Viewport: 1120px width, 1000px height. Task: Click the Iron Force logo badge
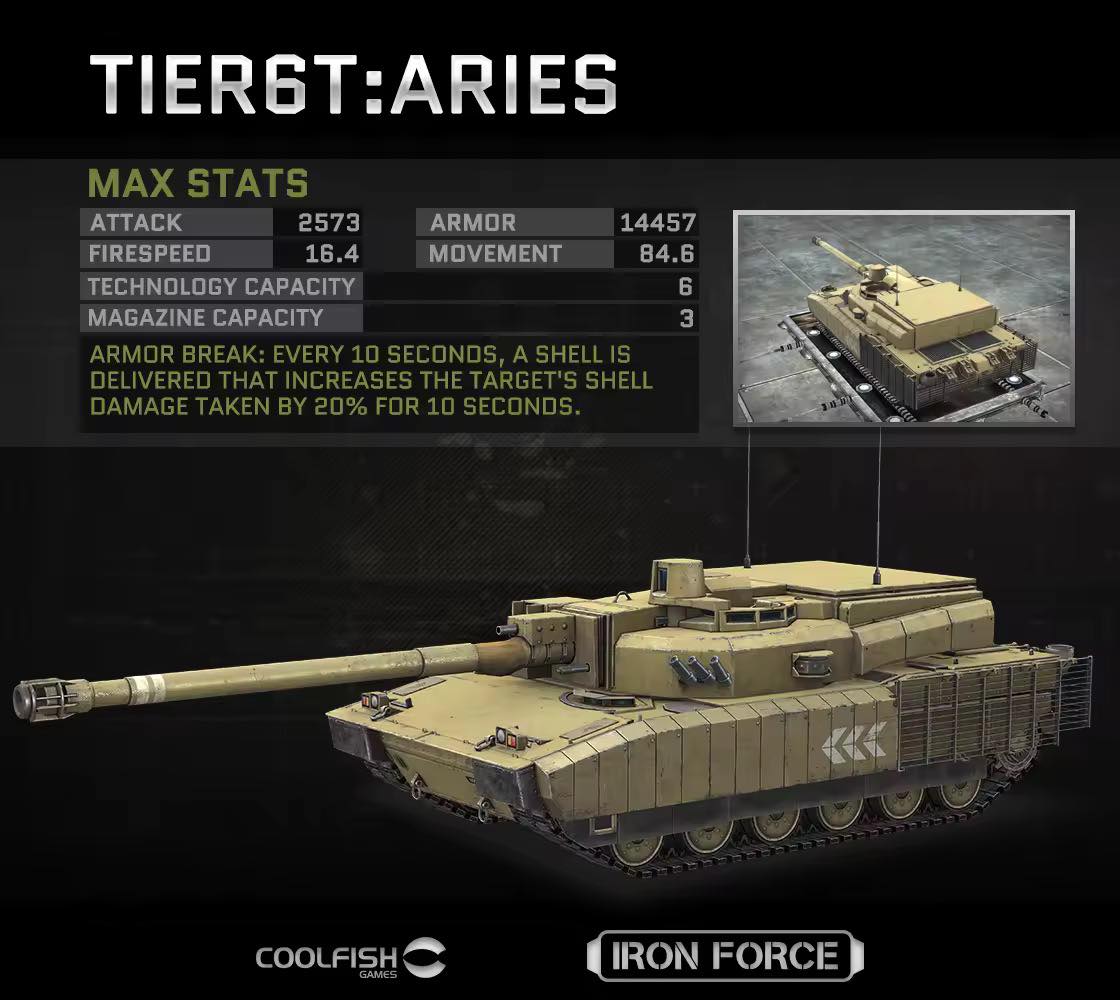point(724,956)
